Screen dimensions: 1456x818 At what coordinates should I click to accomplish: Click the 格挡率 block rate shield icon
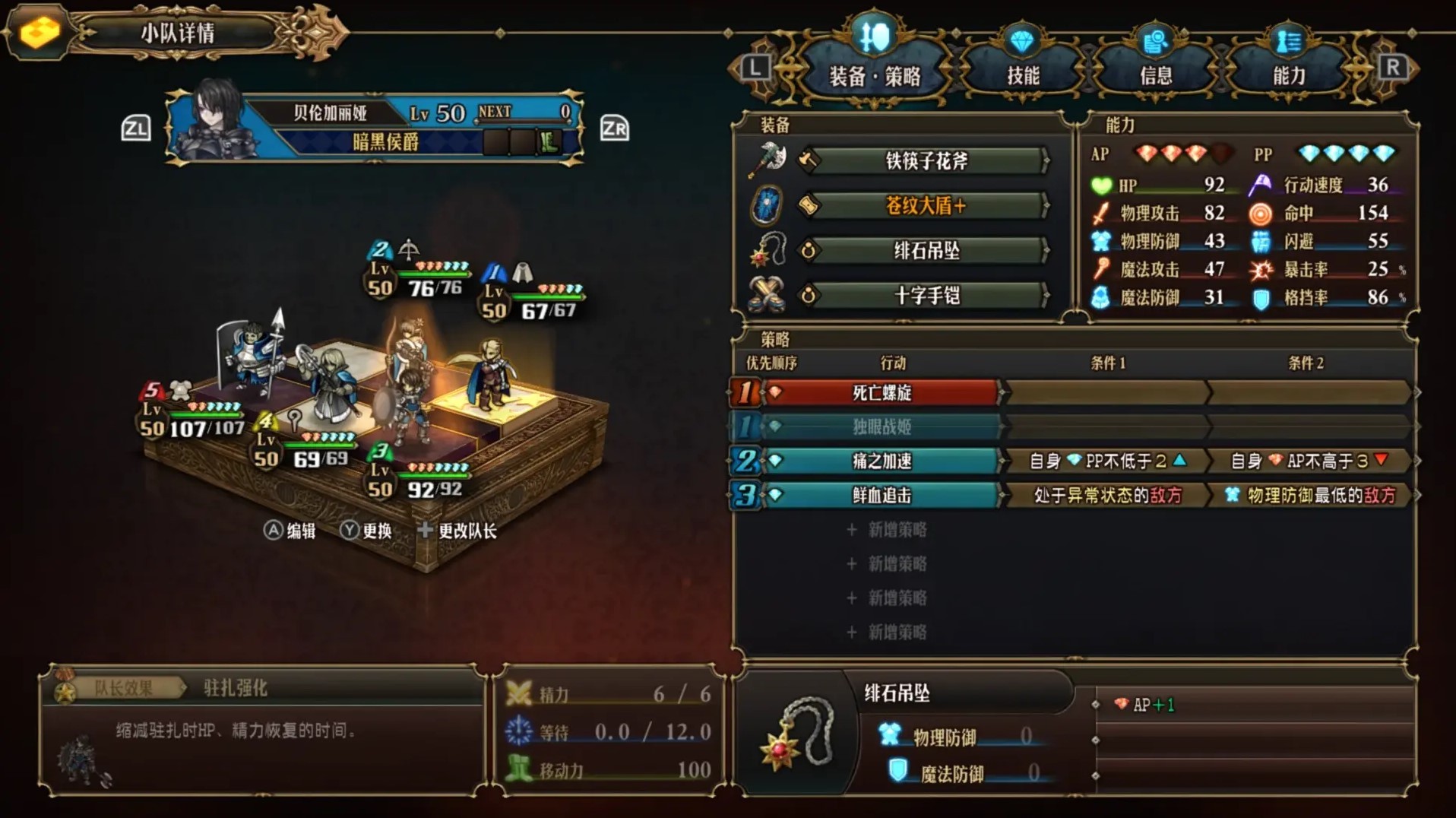[x=1261, y=298]
